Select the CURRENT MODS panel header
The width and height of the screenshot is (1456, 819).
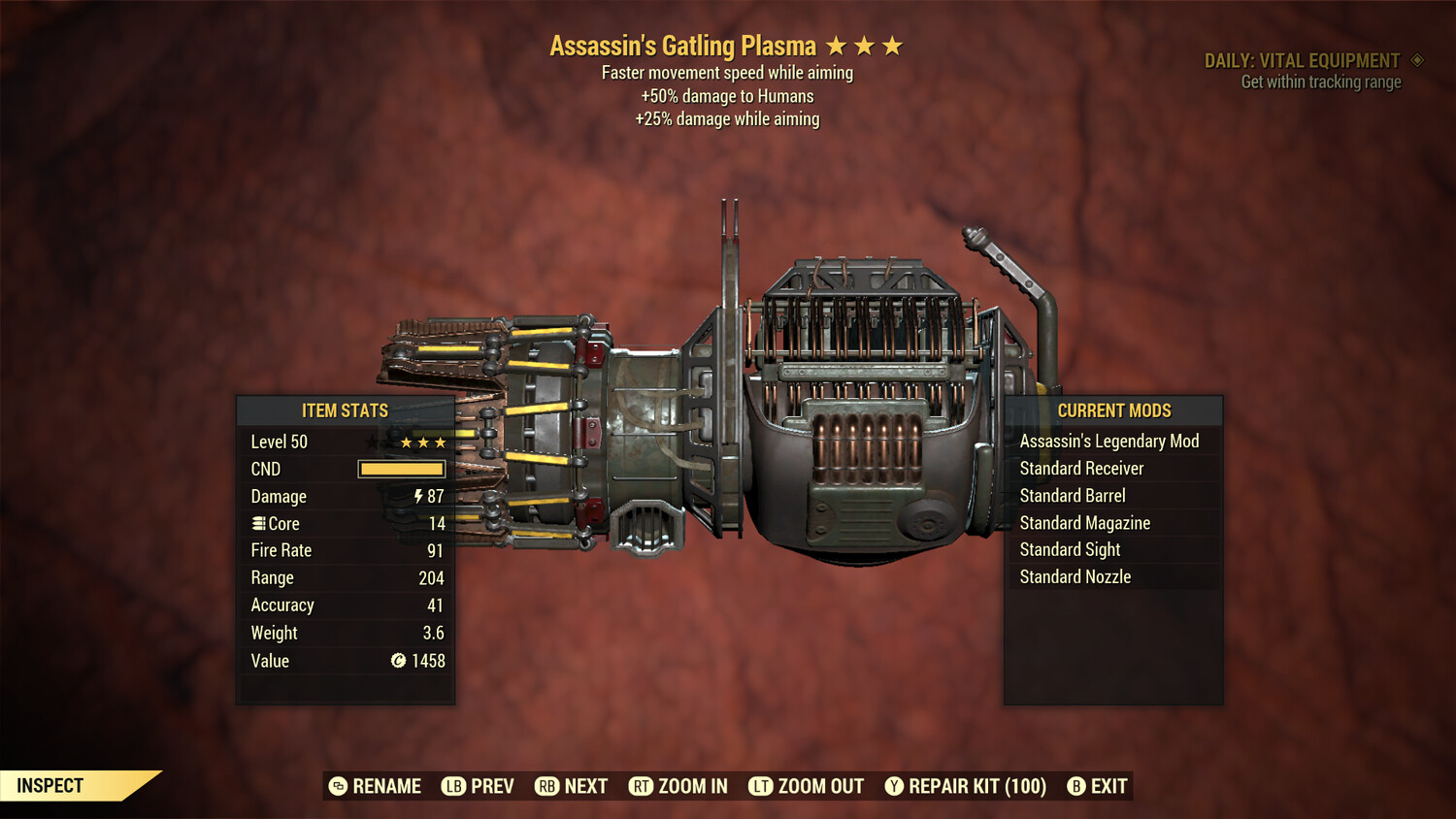tap(1113, 410)
